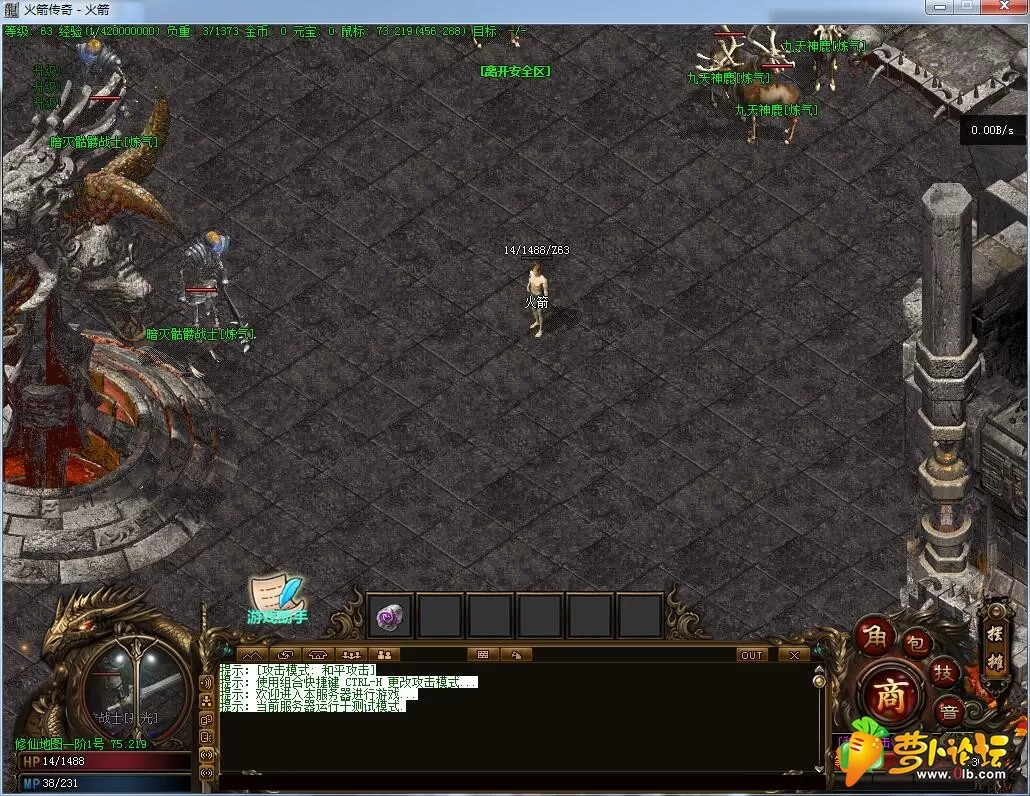
Task: Open the bag (包) inventory button
Action: [917, 645]
